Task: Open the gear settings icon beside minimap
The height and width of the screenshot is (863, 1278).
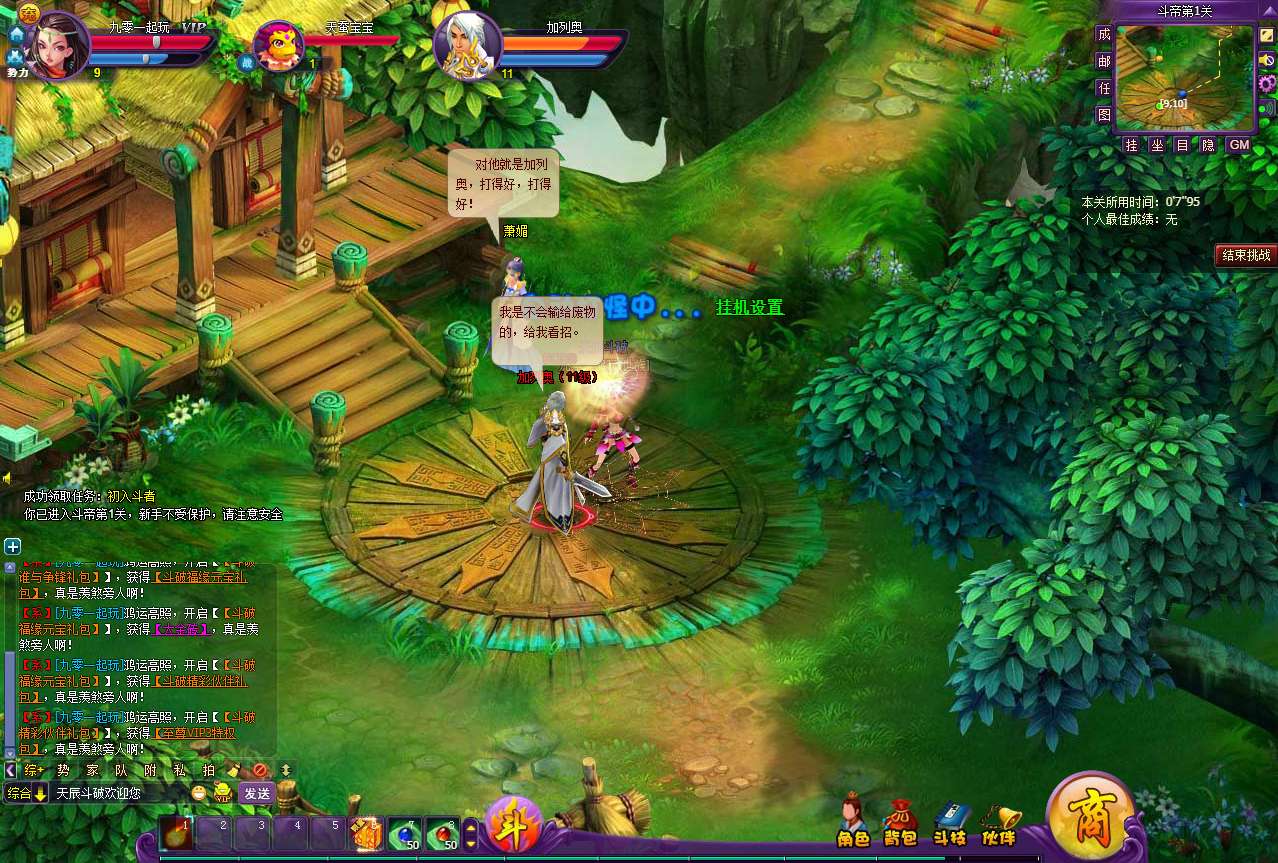Action: (1266, 83)
